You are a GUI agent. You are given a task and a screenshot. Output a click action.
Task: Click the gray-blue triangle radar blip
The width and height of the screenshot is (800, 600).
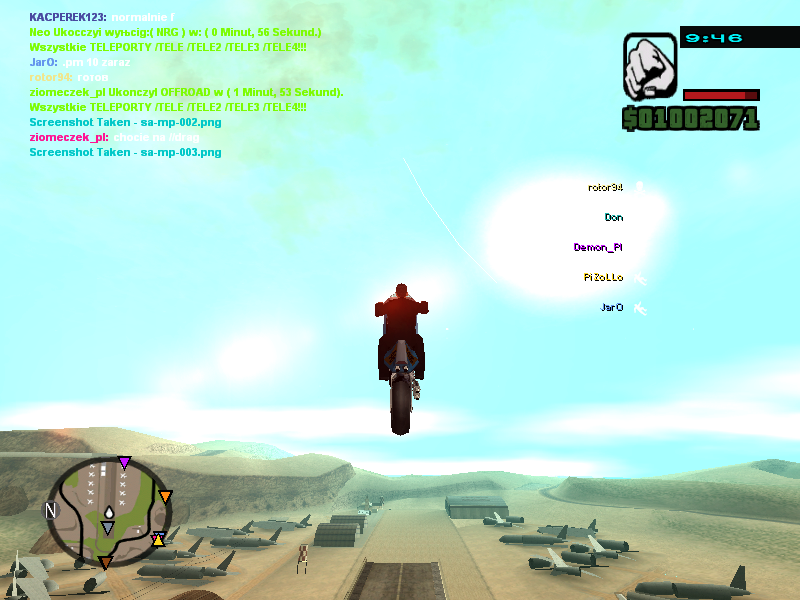click(x=107, y=527)
